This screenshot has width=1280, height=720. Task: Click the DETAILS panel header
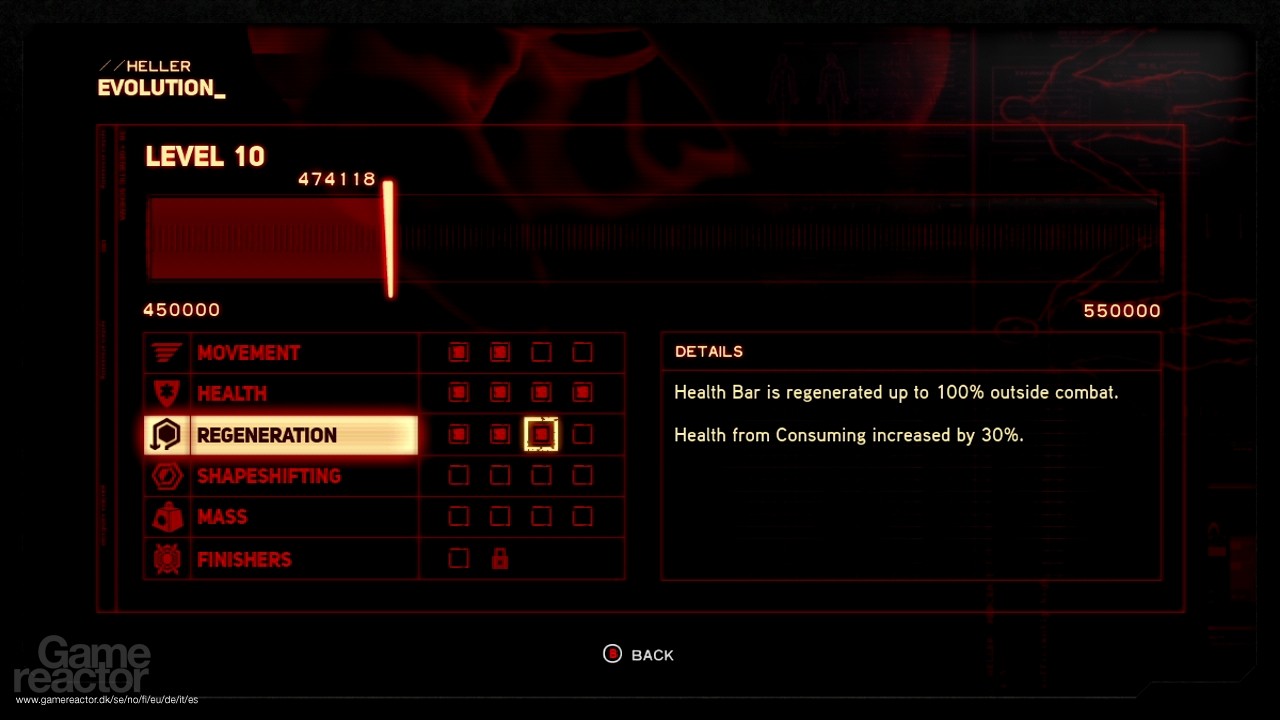pos(708,351)
